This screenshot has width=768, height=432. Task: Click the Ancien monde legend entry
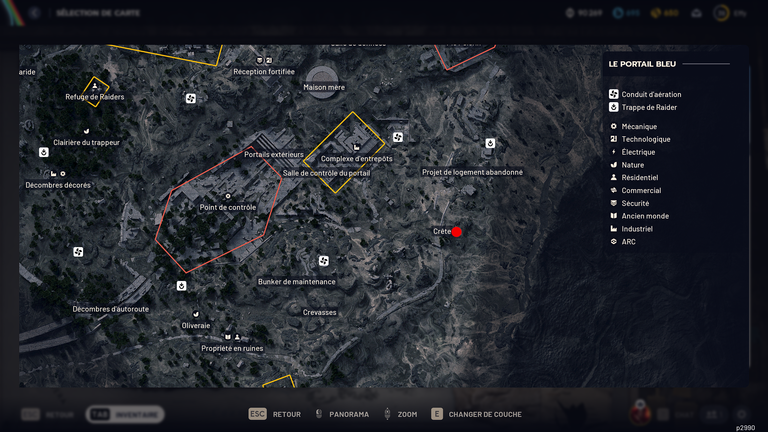click(644, 216)
